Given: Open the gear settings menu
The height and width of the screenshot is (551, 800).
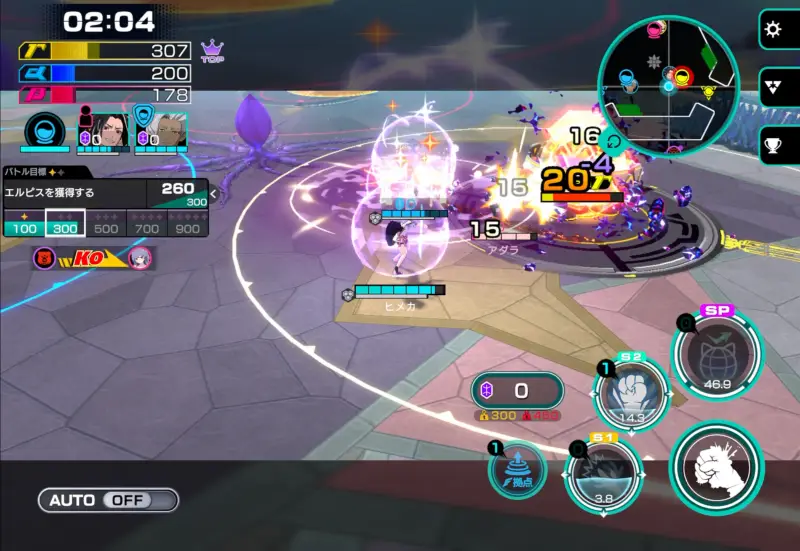Looking at the screenshot, I should click(773, 29).
